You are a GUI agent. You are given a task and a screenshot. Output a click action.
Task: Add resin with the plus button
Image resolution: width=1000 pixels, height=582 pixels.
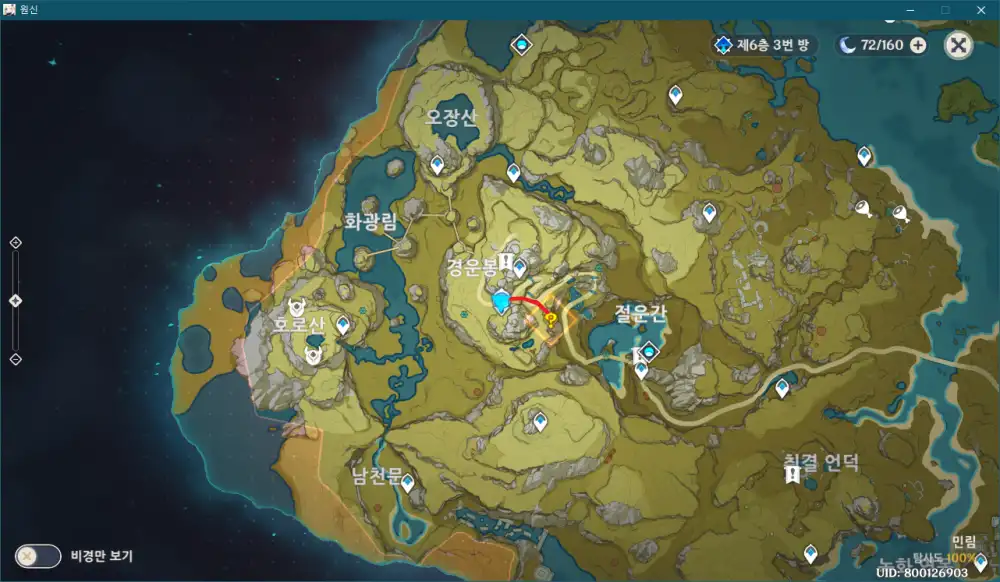[918, 44]
